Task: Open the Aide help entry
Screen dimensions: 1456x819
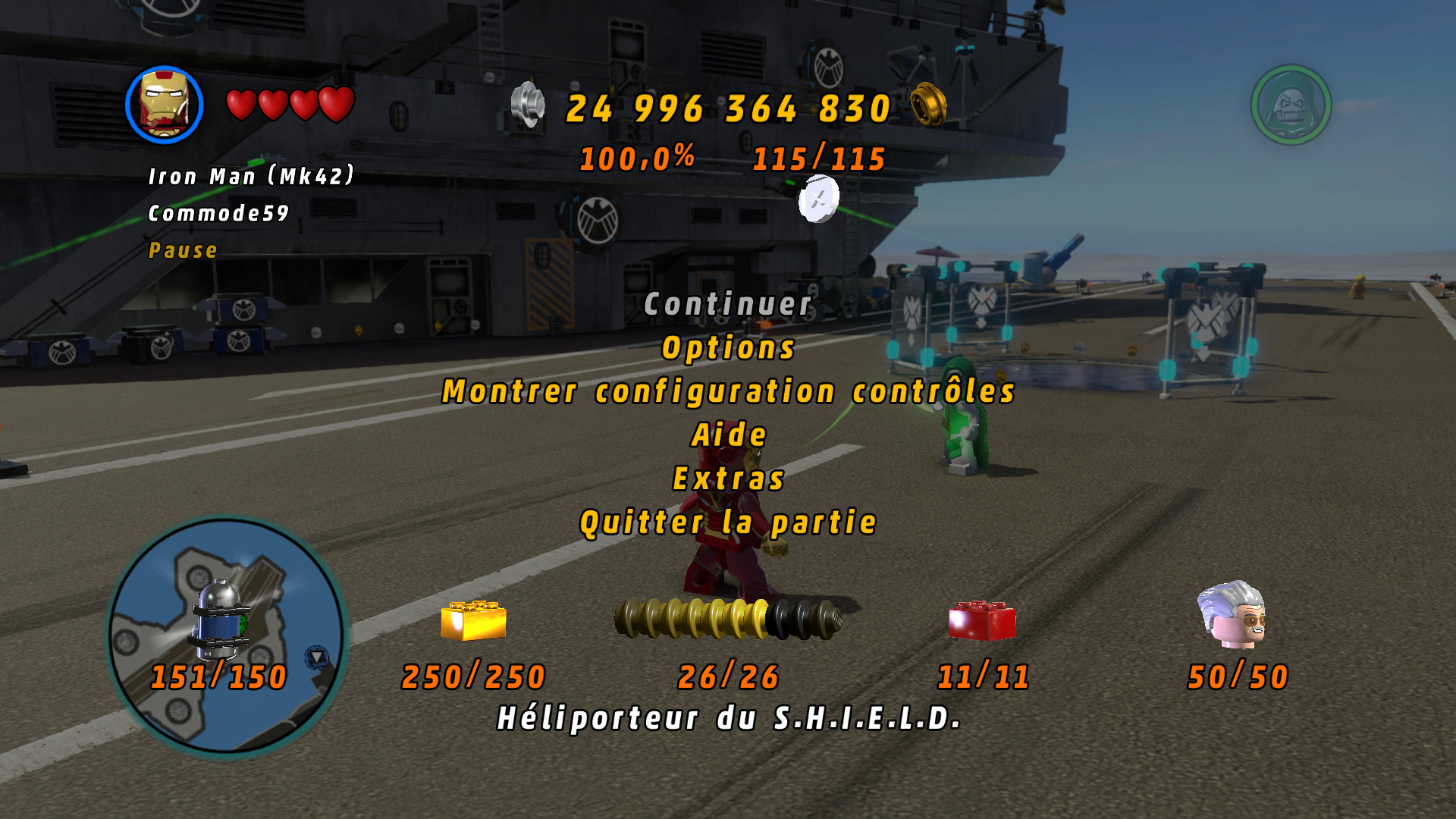Action: point(729,435)
